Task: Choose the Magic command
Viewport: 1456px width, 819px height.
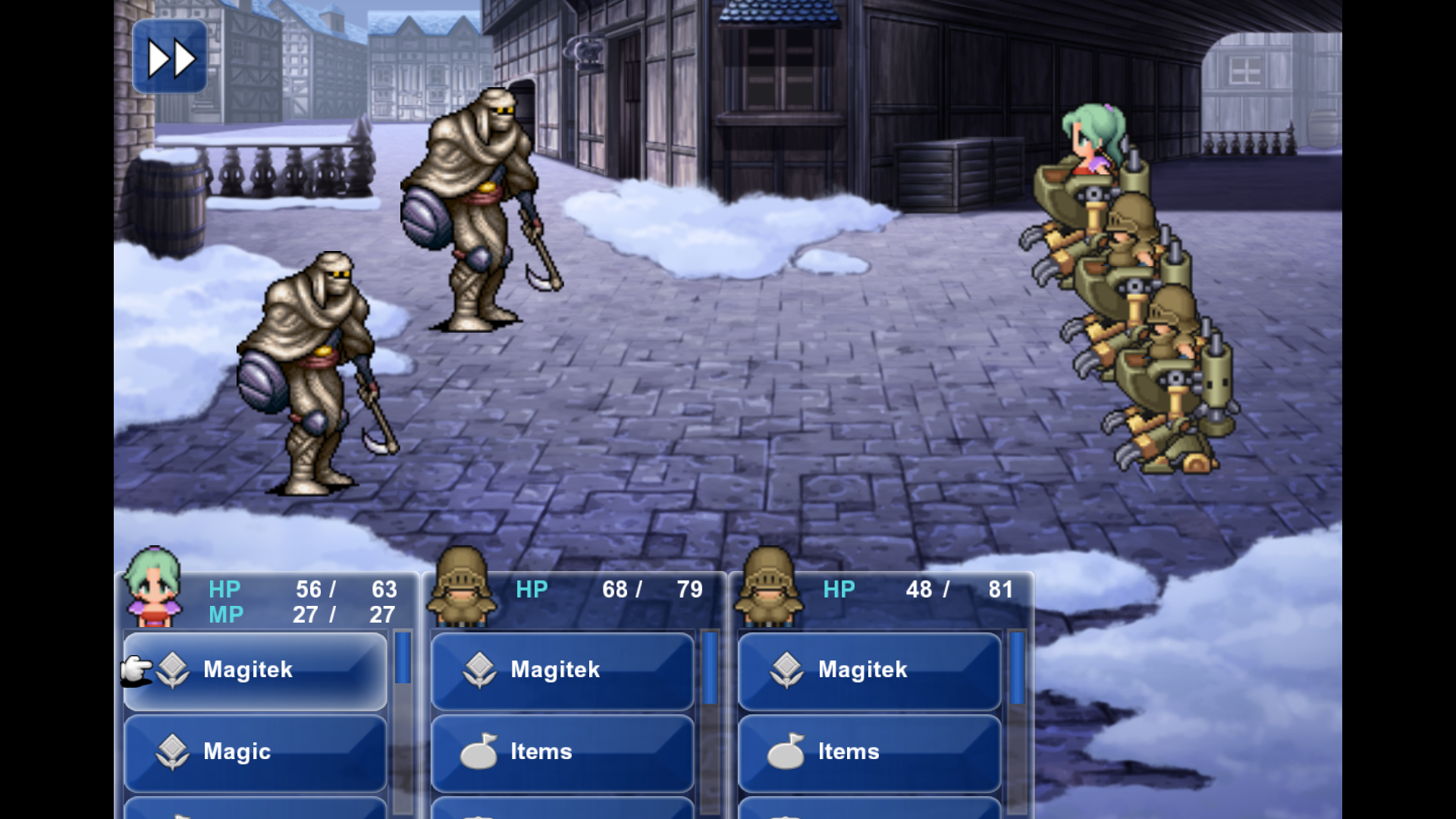Action: coord(256,752)
